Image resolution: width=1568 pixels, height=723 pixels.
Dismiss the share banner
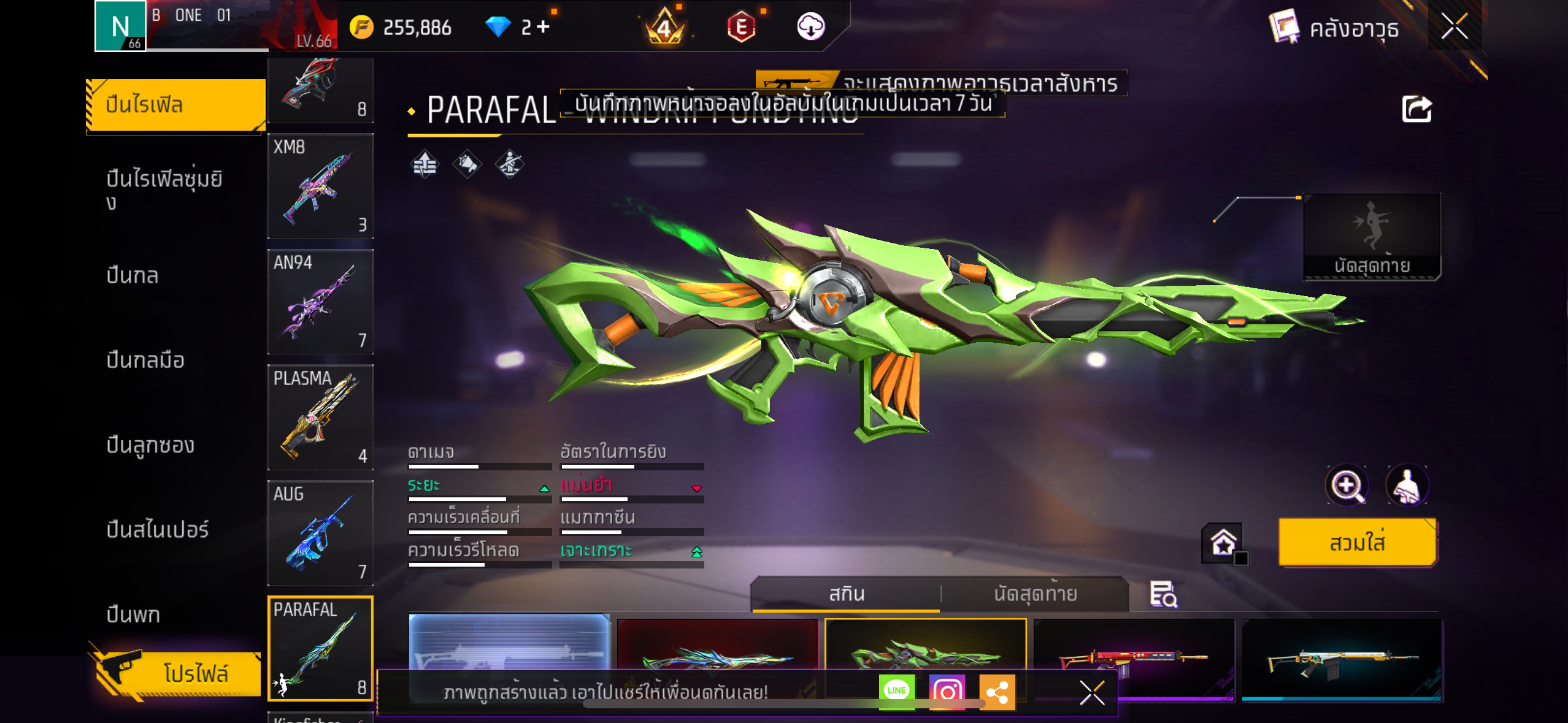click(x=1092, y=693)
